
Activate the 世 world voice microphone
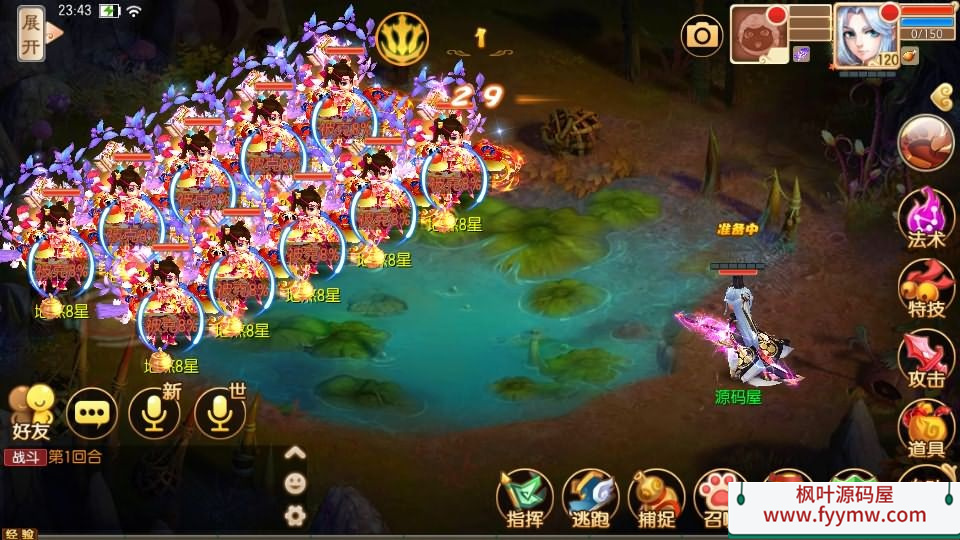click(220, 412)
